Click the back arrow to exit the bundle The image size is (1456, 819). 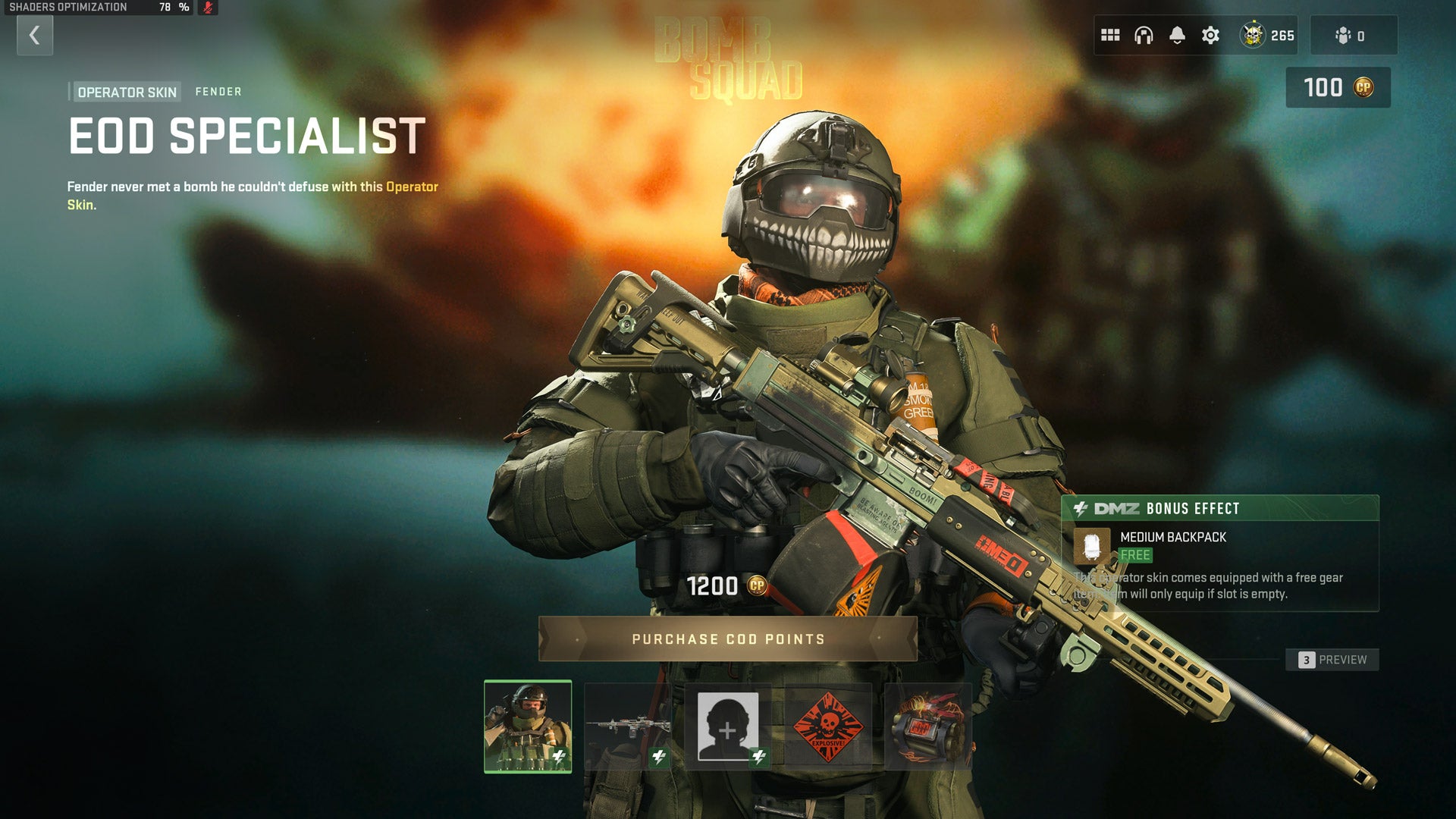[33, 35]
